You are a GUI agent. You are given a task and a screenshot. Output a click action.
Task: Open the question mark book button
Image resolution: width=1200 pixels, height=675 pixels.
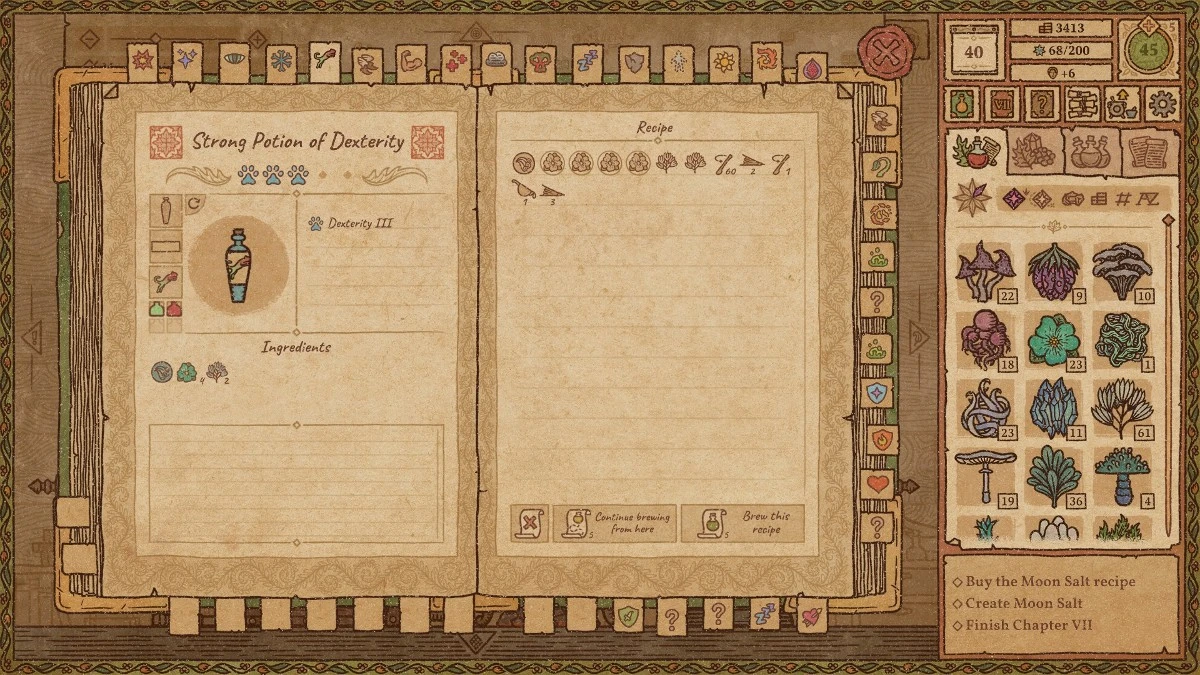(x=1042, y=103)
